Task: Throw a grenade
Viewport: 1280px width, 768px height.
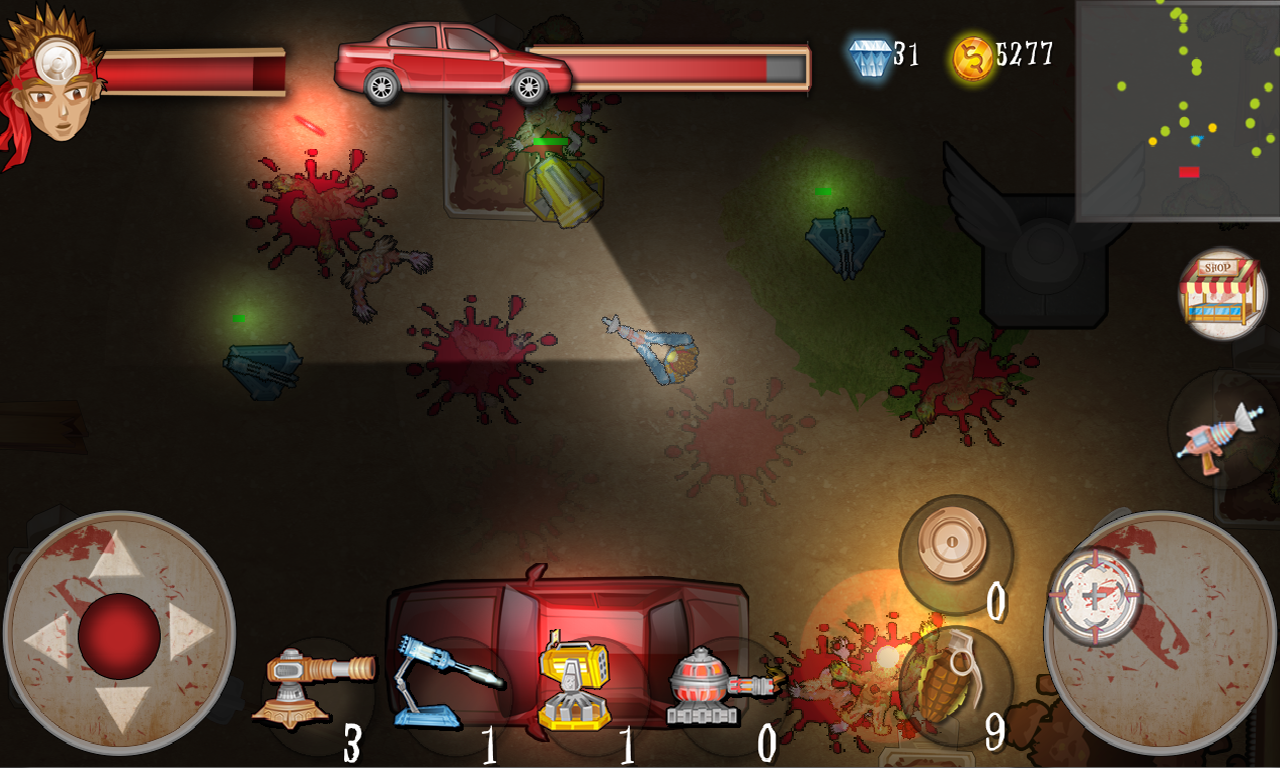Action: [x=952, y=684]
